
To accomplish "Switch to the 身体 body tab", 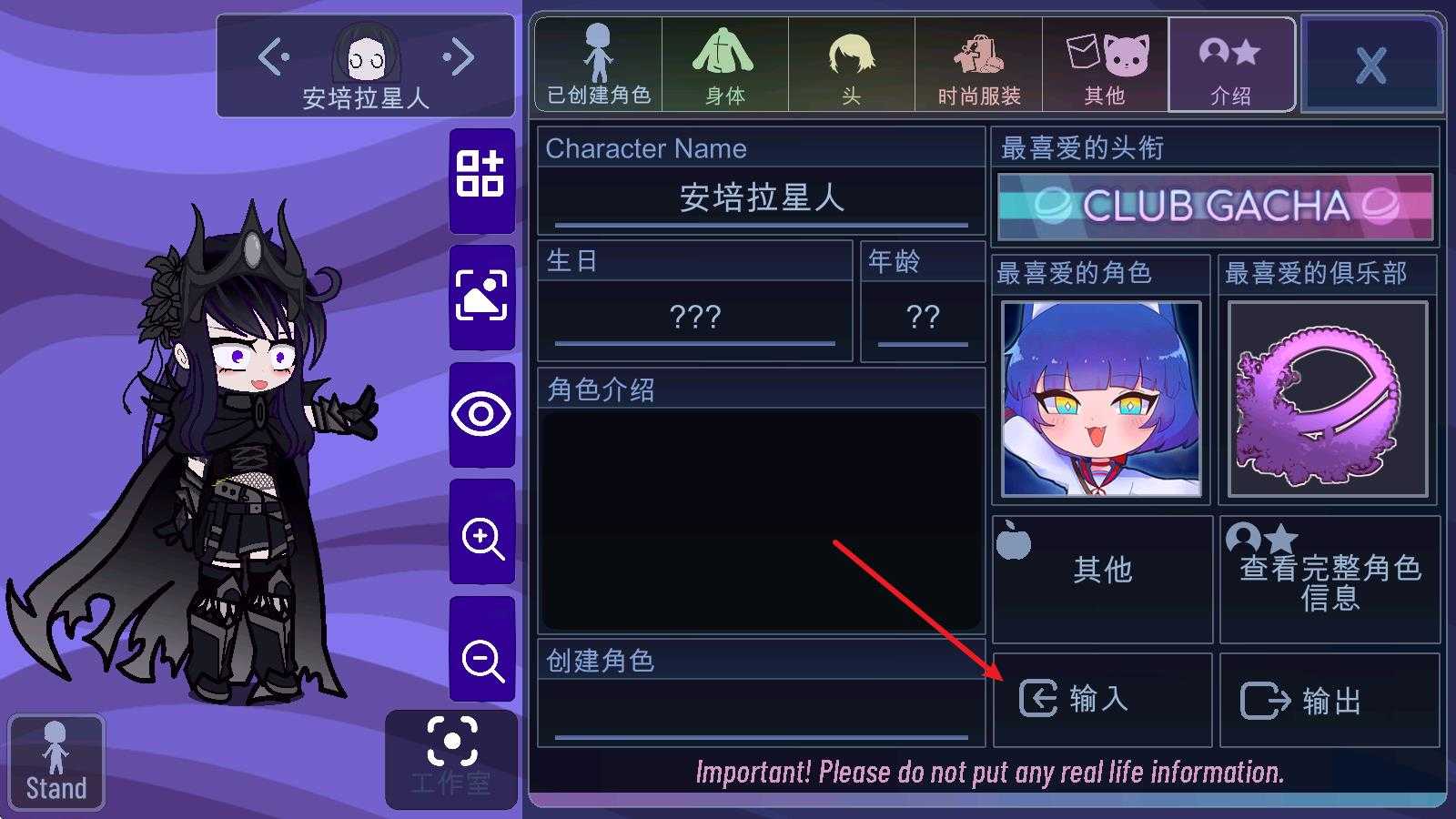I will pyautogui.click(x=724, y=66).
